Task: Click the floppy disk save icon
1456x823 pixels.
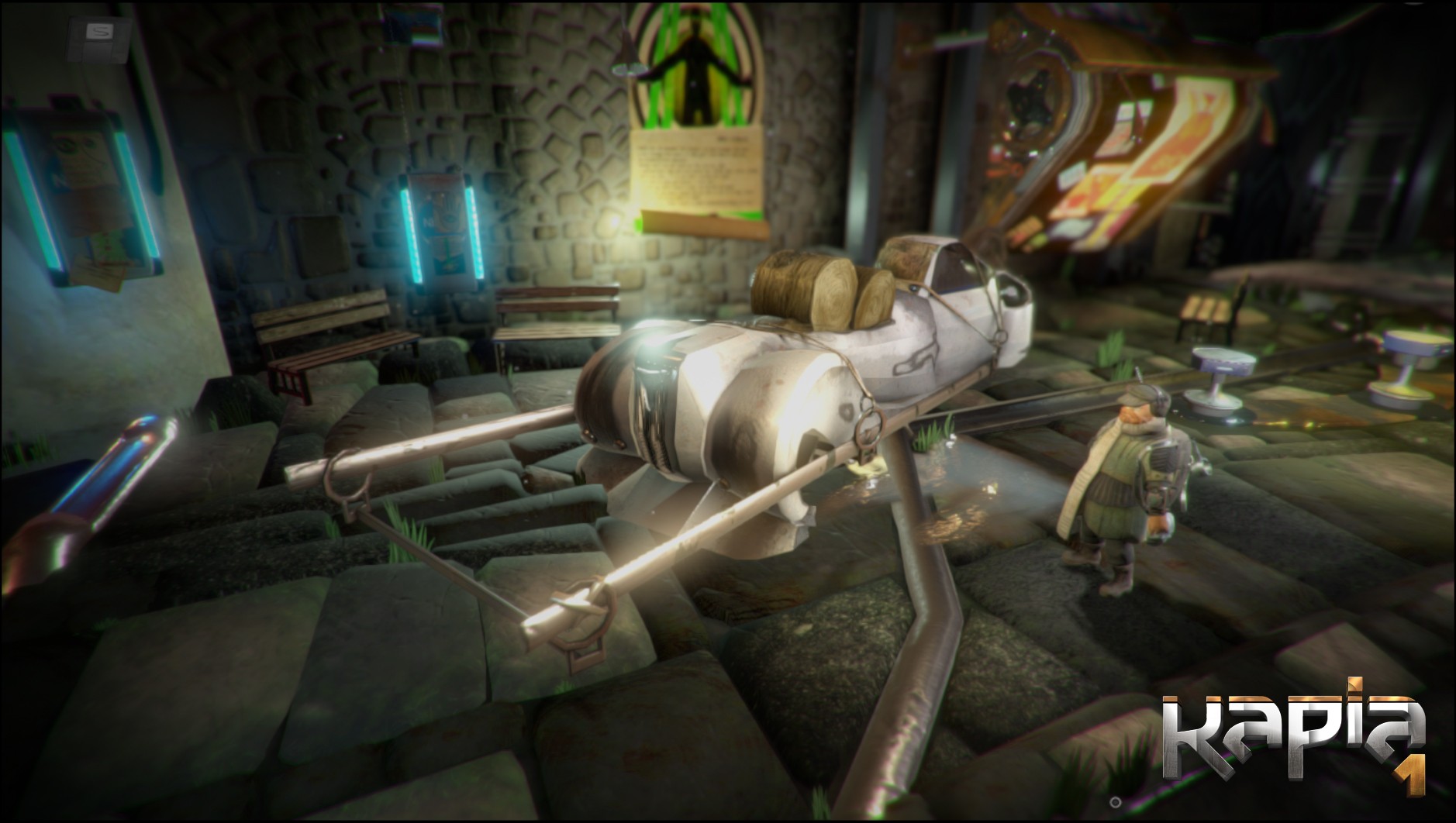Action: point(99,37)
